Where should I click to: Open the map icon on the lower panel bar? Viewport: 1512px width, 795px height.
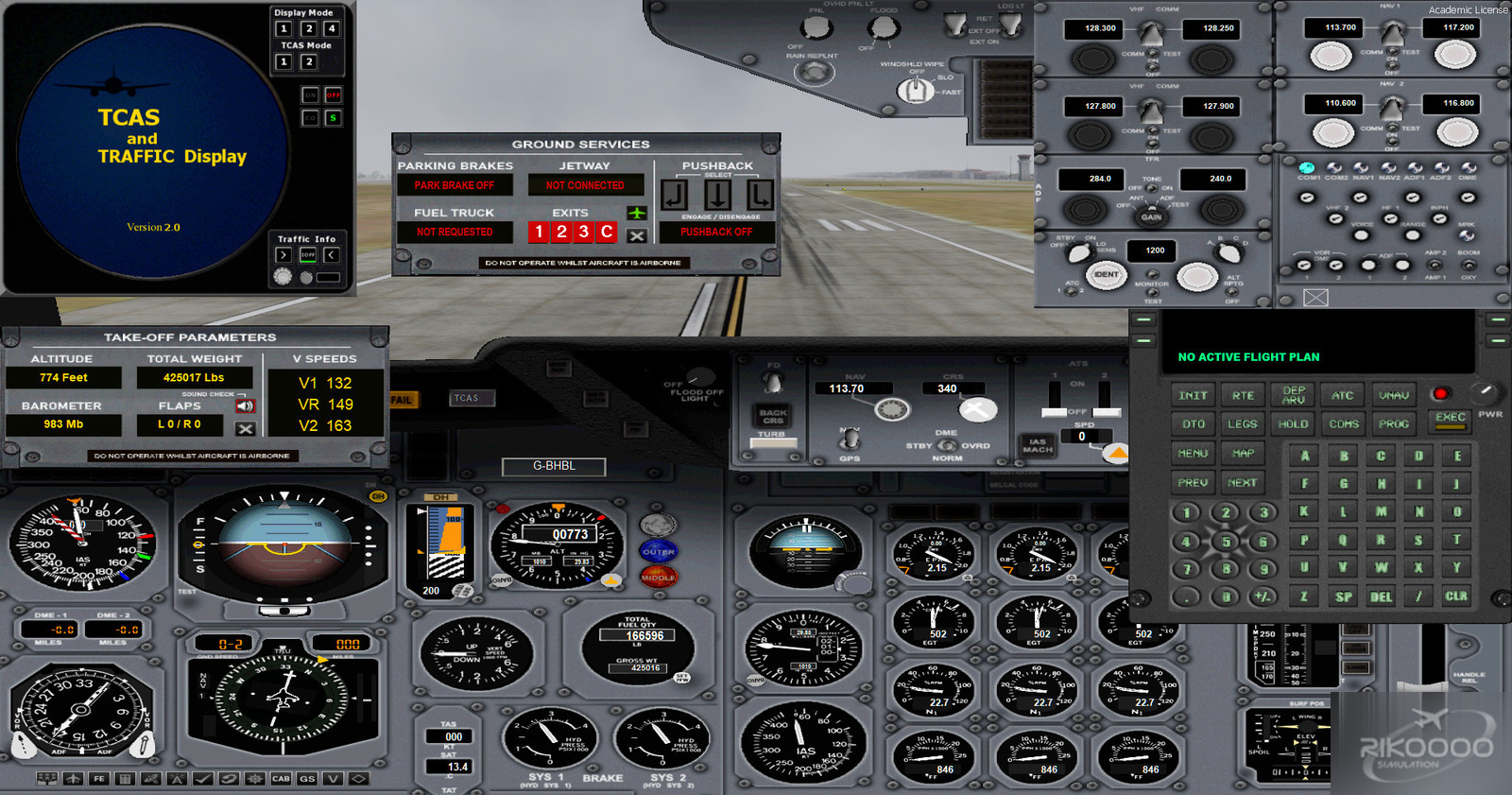pos(151,779)
